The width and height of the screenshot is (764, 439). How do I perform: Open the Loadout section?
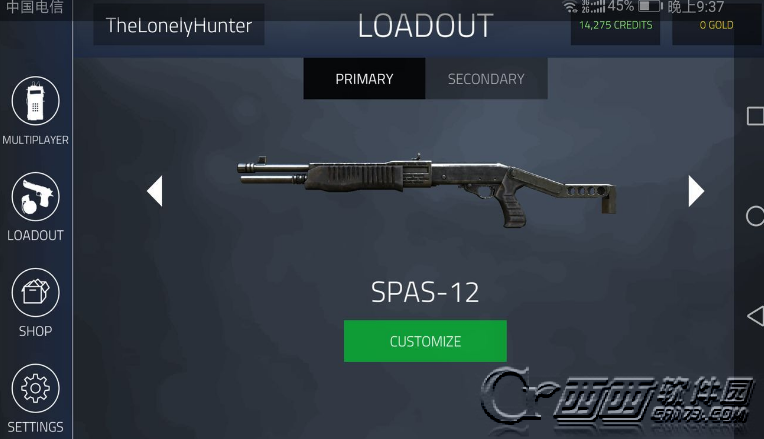pyautogui.click(x=35, y=198)
